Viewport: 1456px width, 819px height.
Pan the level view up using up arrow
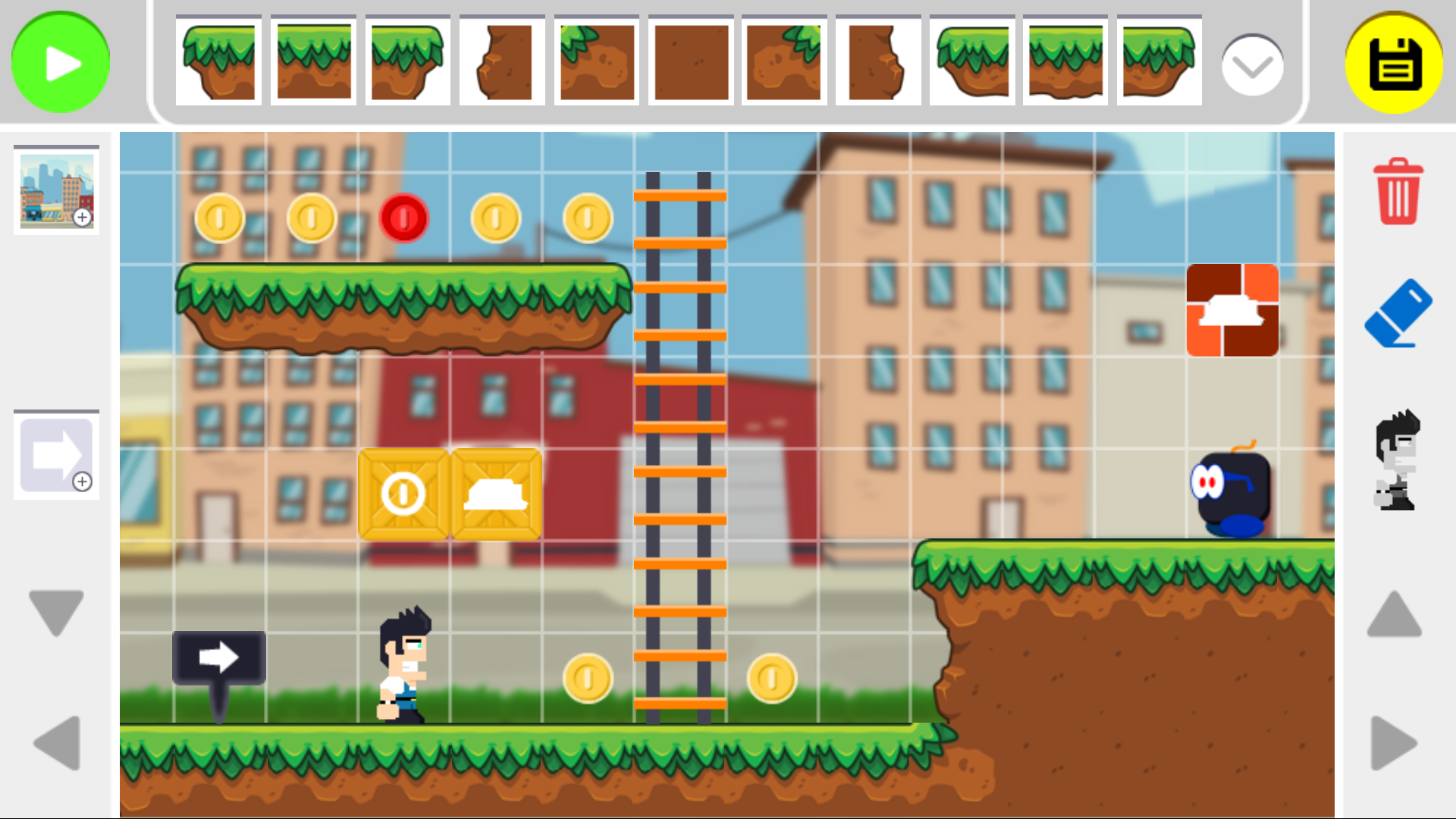pos(1395,614)
